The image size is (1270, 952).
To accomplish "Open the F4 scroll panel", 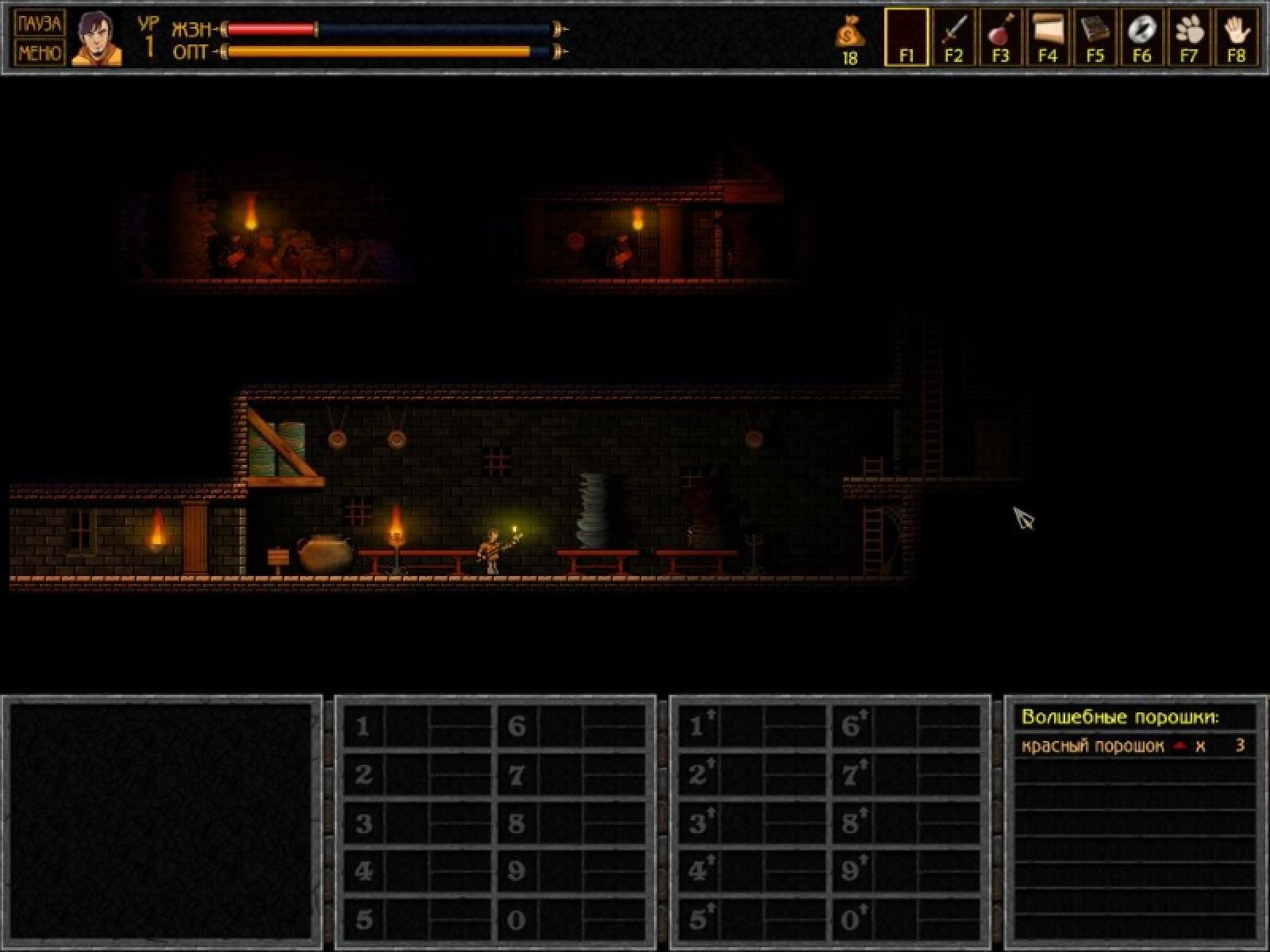I will 1048,36.
